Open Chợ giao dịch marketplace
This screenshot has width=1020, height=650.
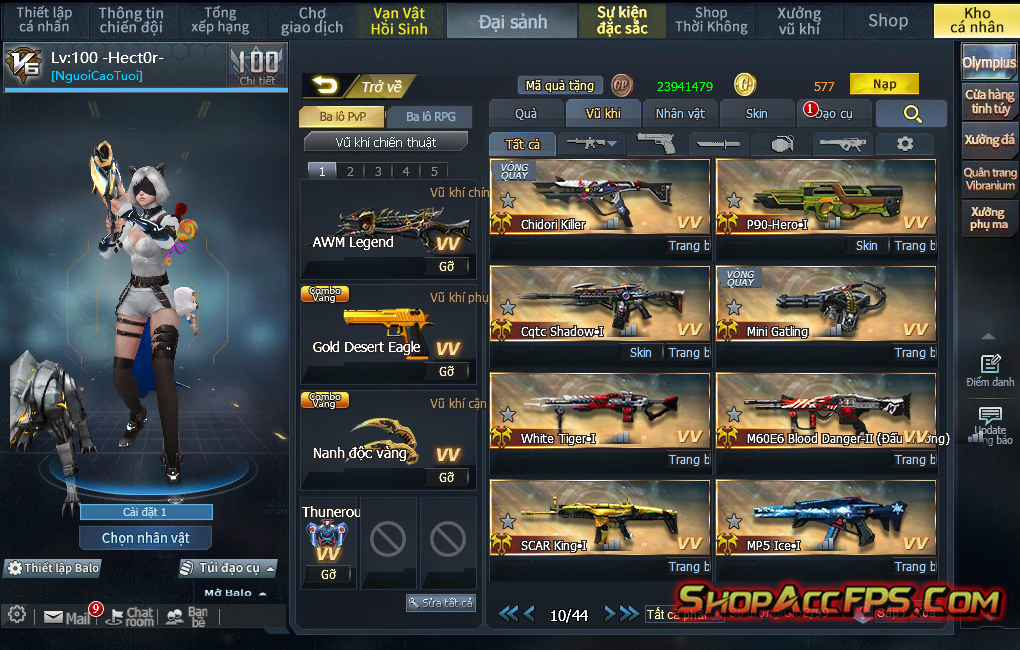(x=312, y=21)
